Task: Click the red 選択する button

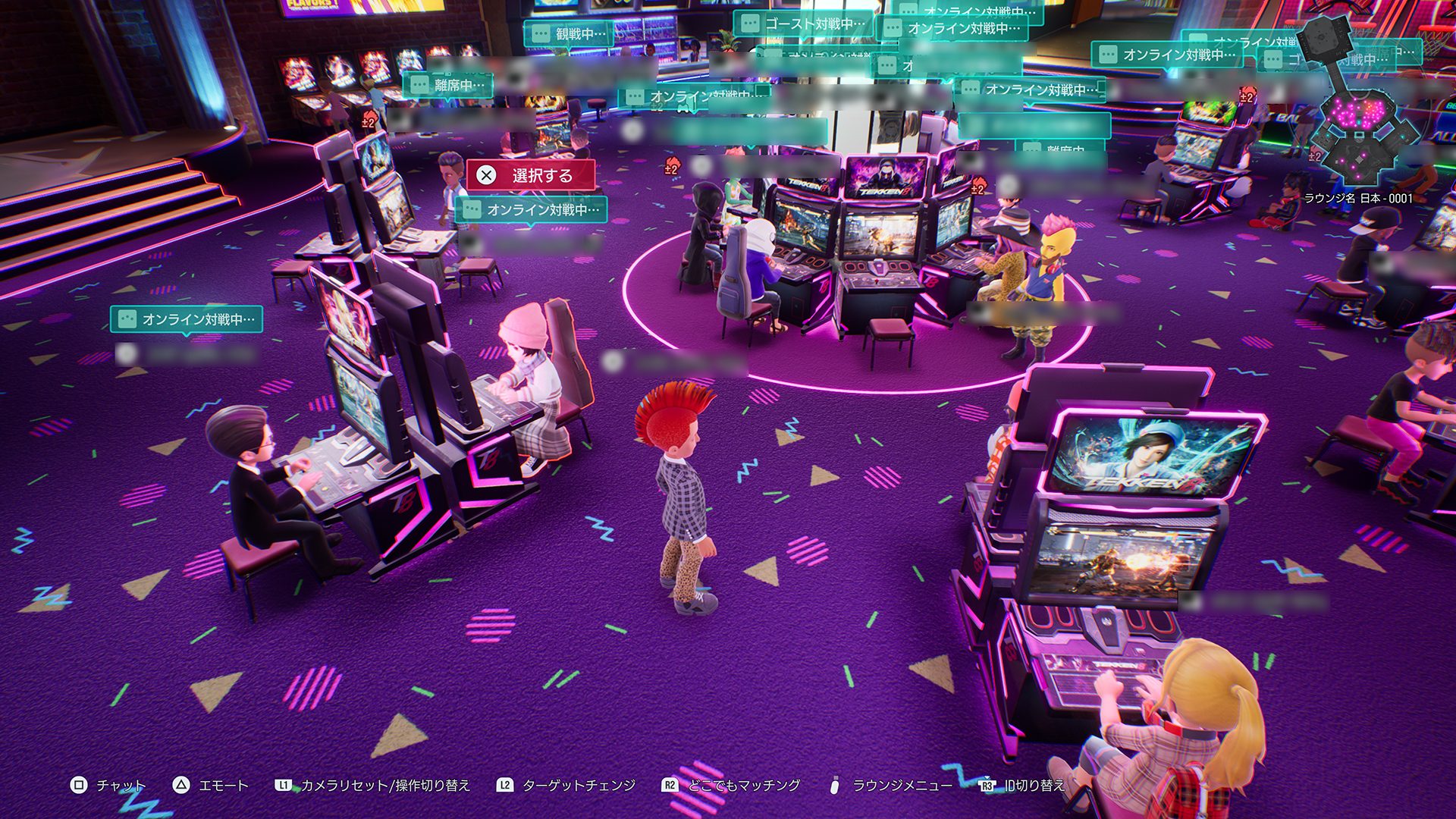Action: coord(530,176)
